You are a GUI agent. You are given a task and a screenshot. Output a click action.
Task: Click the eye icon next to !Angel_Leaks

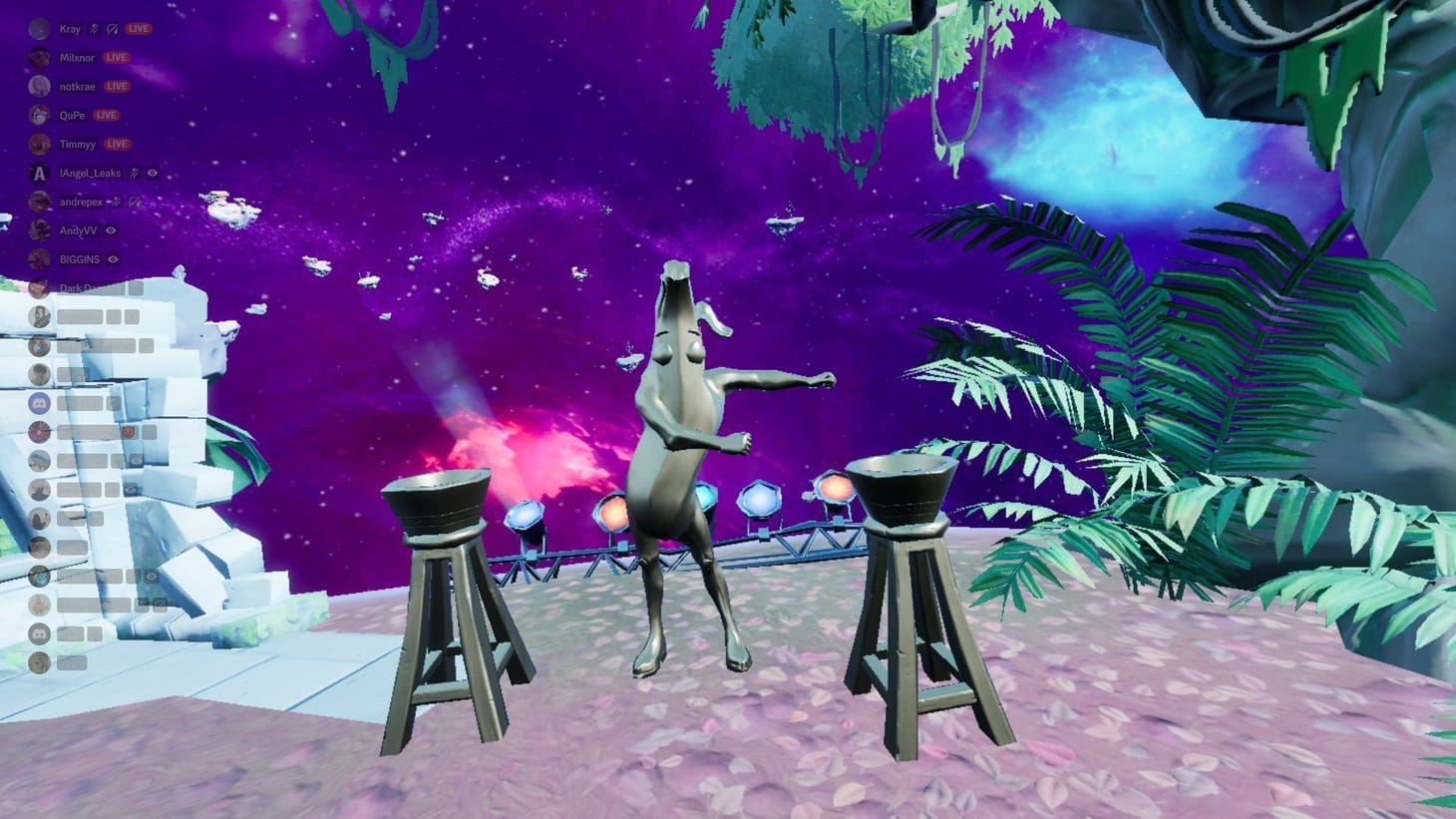(151, 173)
